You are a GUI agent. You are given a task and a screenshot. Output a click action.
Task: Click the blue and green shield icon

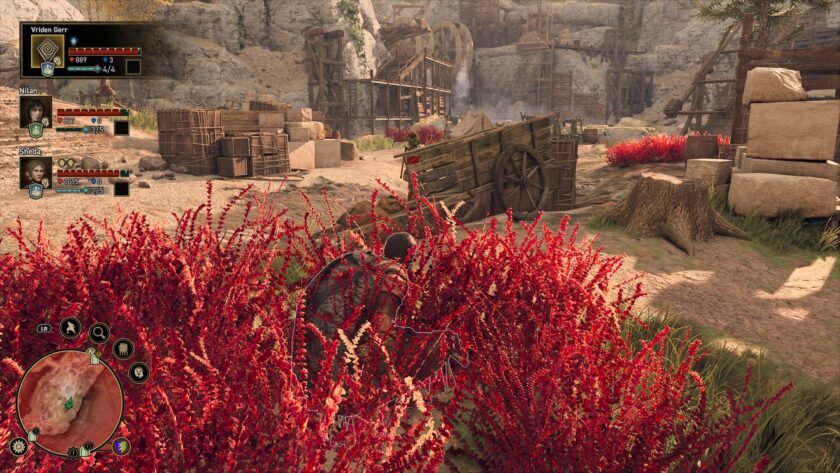[121, 447]
